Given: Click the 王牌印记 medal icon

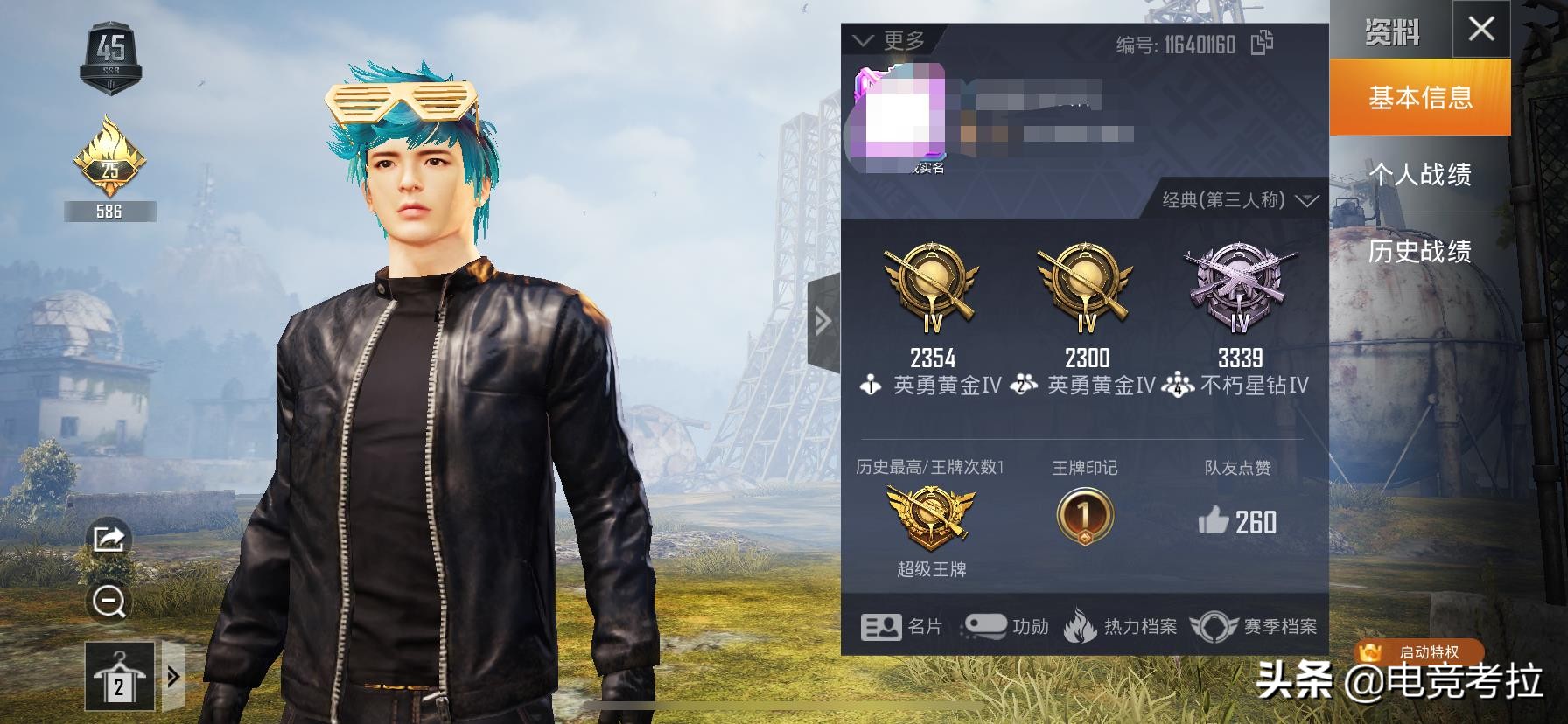Looking at the screenshot, I should coord(1084,516).
